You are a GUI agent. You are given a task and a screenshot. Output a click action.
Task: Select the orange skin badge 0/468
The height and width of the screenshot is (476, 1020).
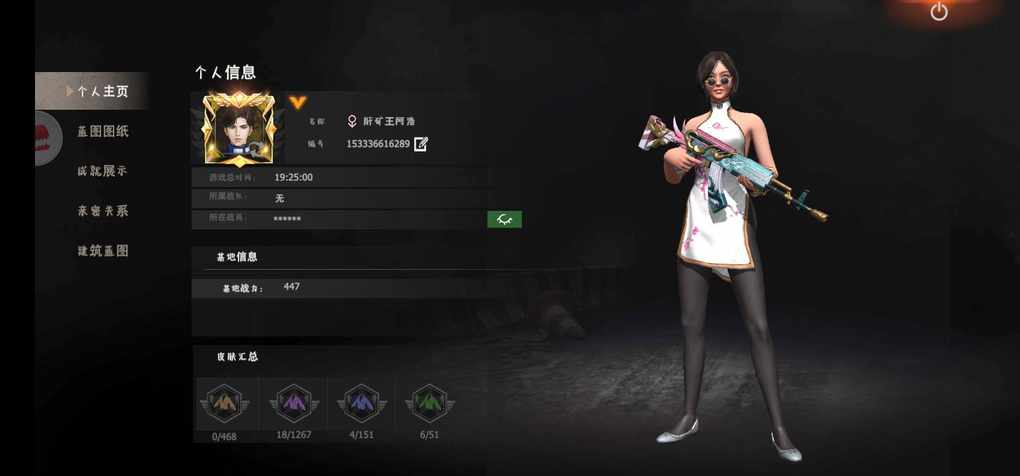[224, 403]
